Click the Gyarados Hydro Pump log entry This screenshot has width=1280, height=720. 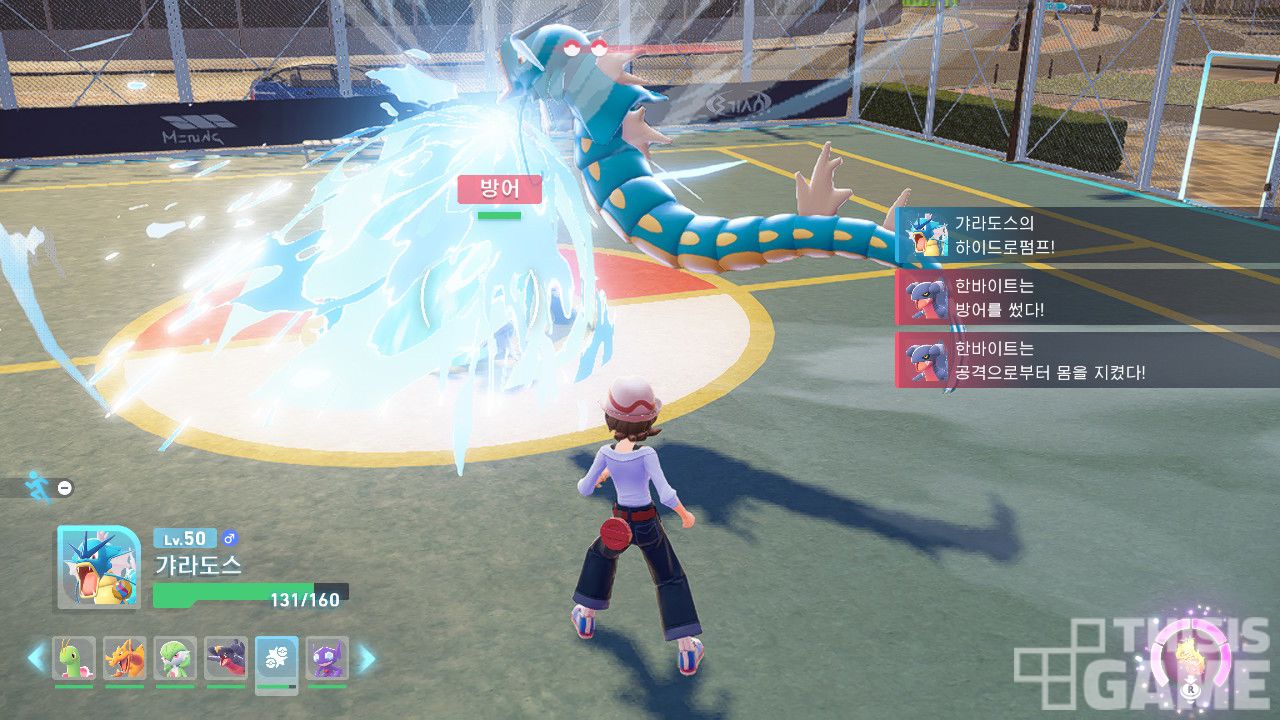tap(1085, 236)
